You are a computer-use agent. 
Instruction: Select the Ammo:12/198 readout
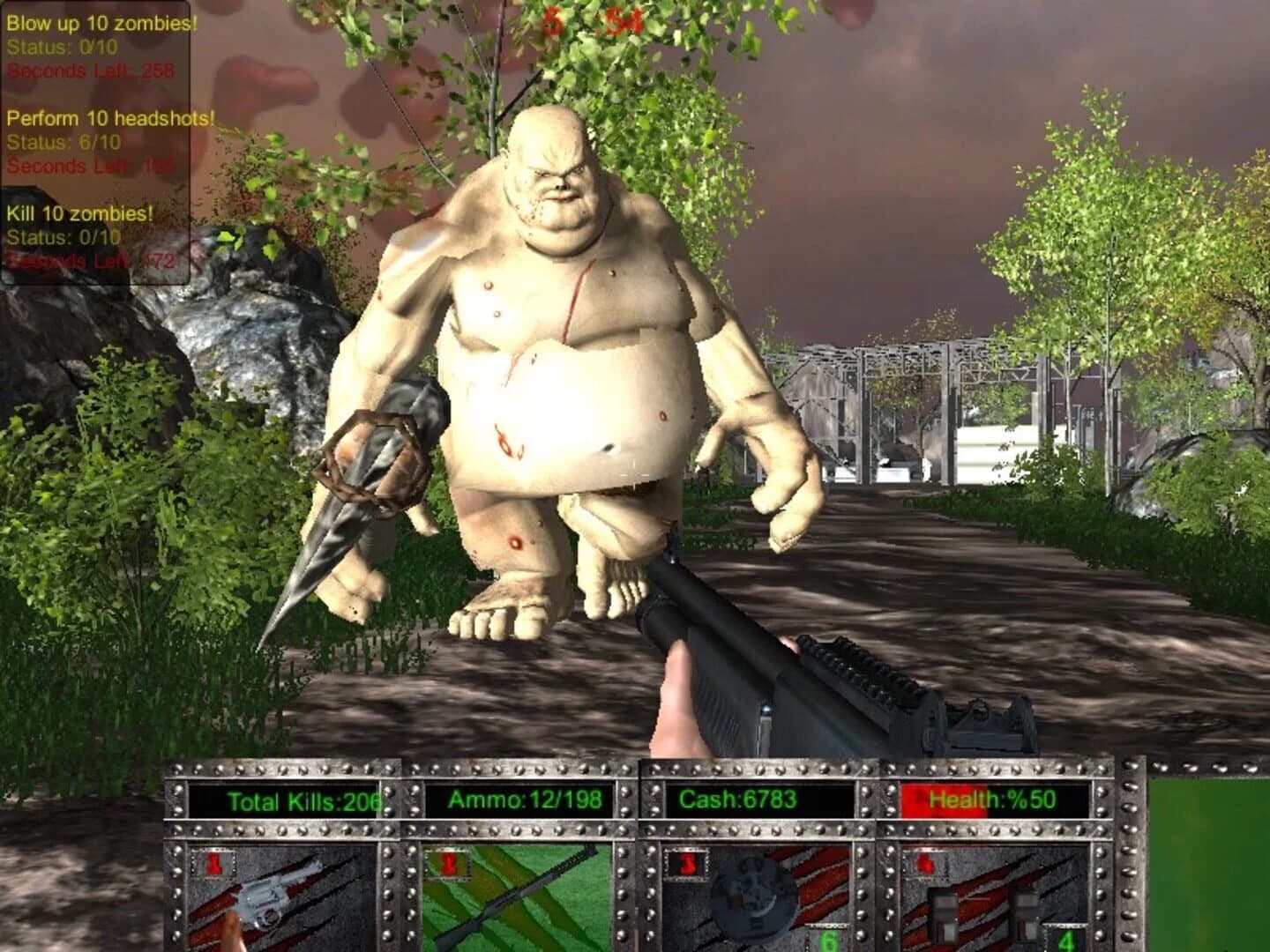[x=525, y=802]
